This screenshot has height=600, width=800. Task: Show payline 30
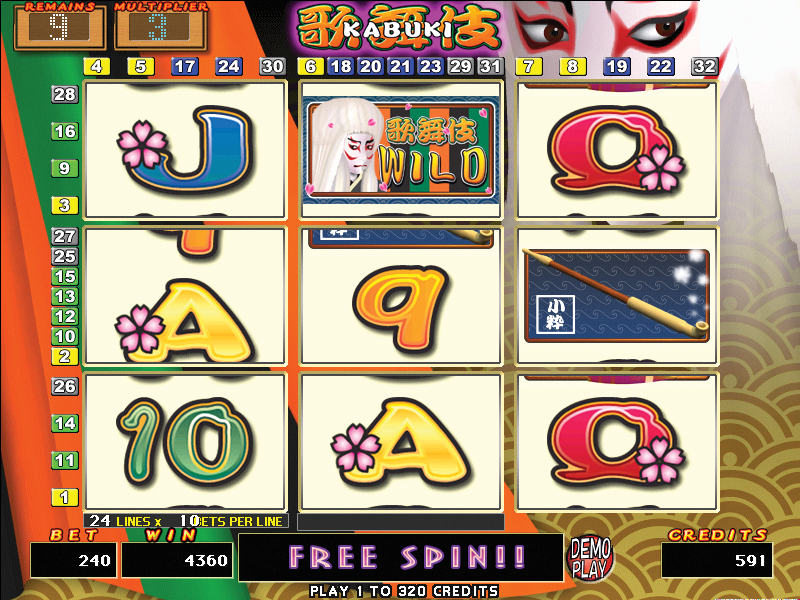(273, 66)
